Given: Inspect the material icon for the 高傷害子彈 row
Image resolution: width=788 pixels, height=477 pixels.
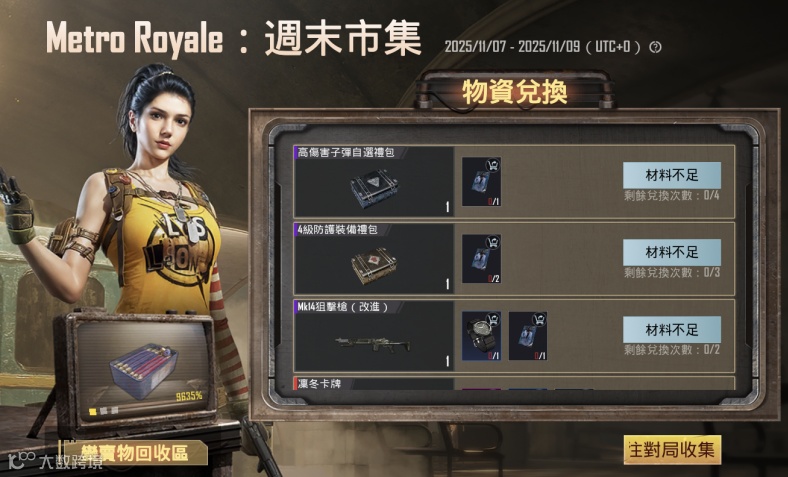Looking at the screenshot, I should (481, 181).
